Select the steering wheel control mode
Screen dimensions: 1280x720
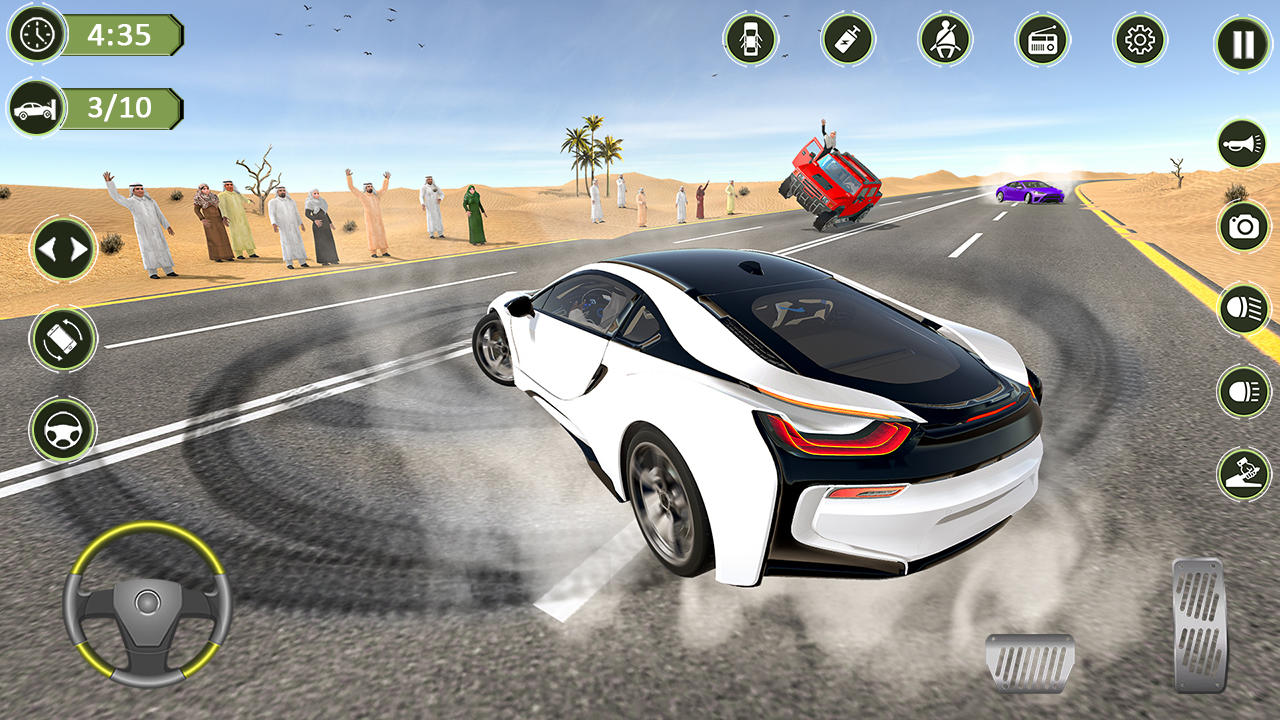pos(64,430)
